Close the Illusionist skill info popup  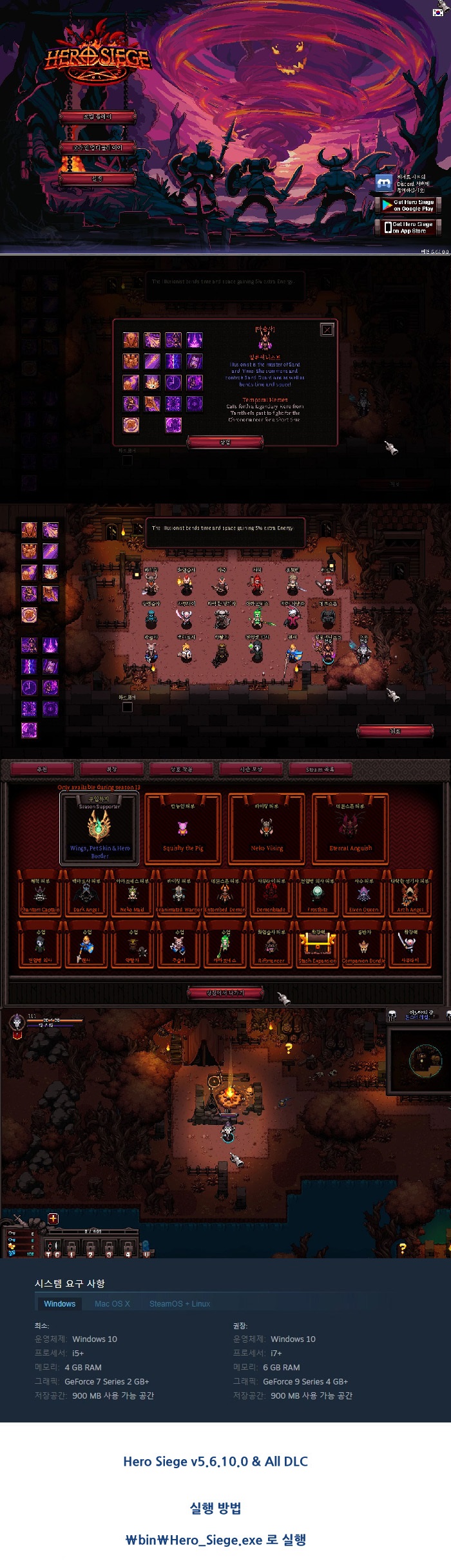(327, 330)
